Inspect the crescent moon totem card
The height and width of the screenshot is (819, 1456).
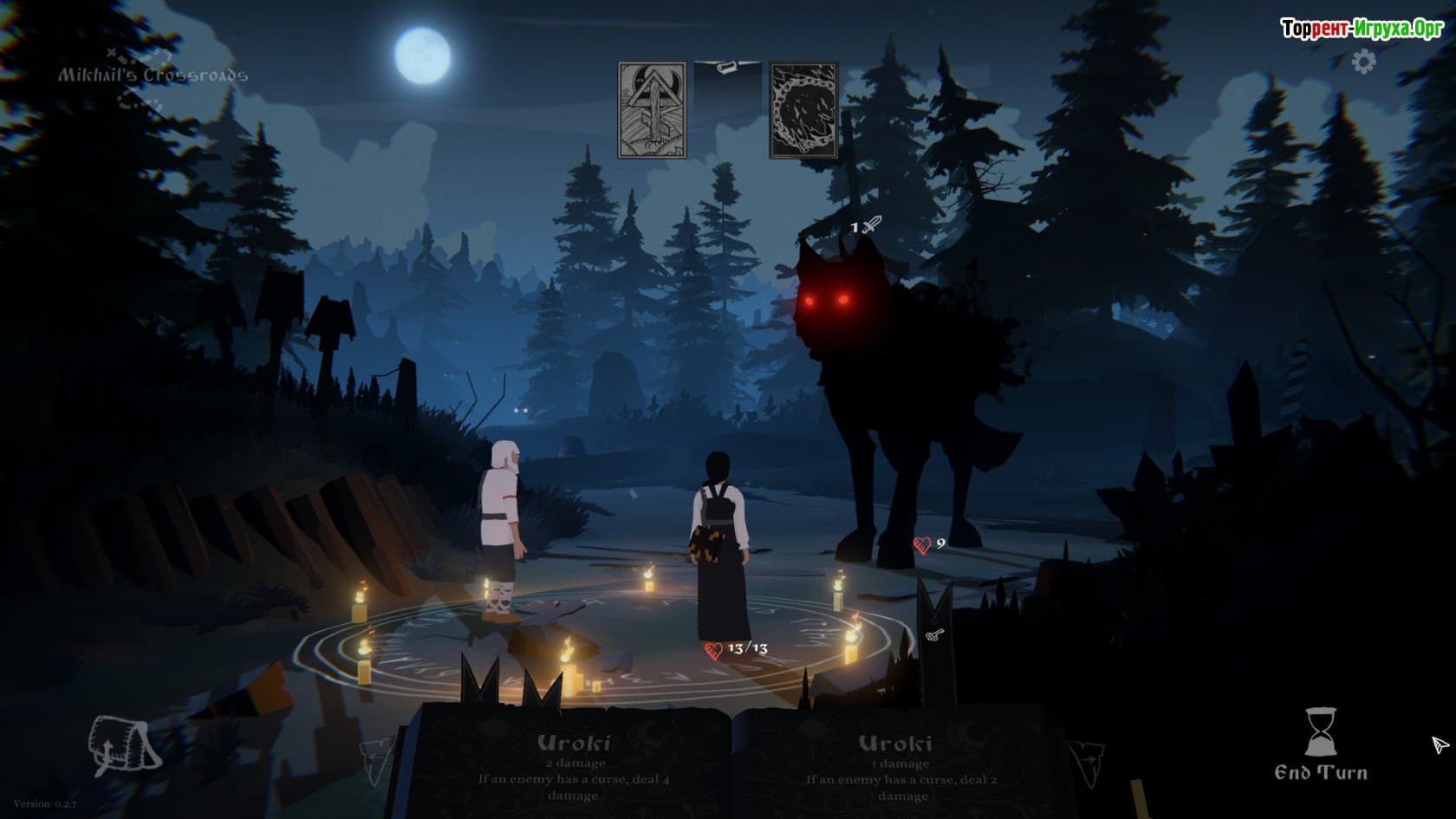(x=652, y=110)
